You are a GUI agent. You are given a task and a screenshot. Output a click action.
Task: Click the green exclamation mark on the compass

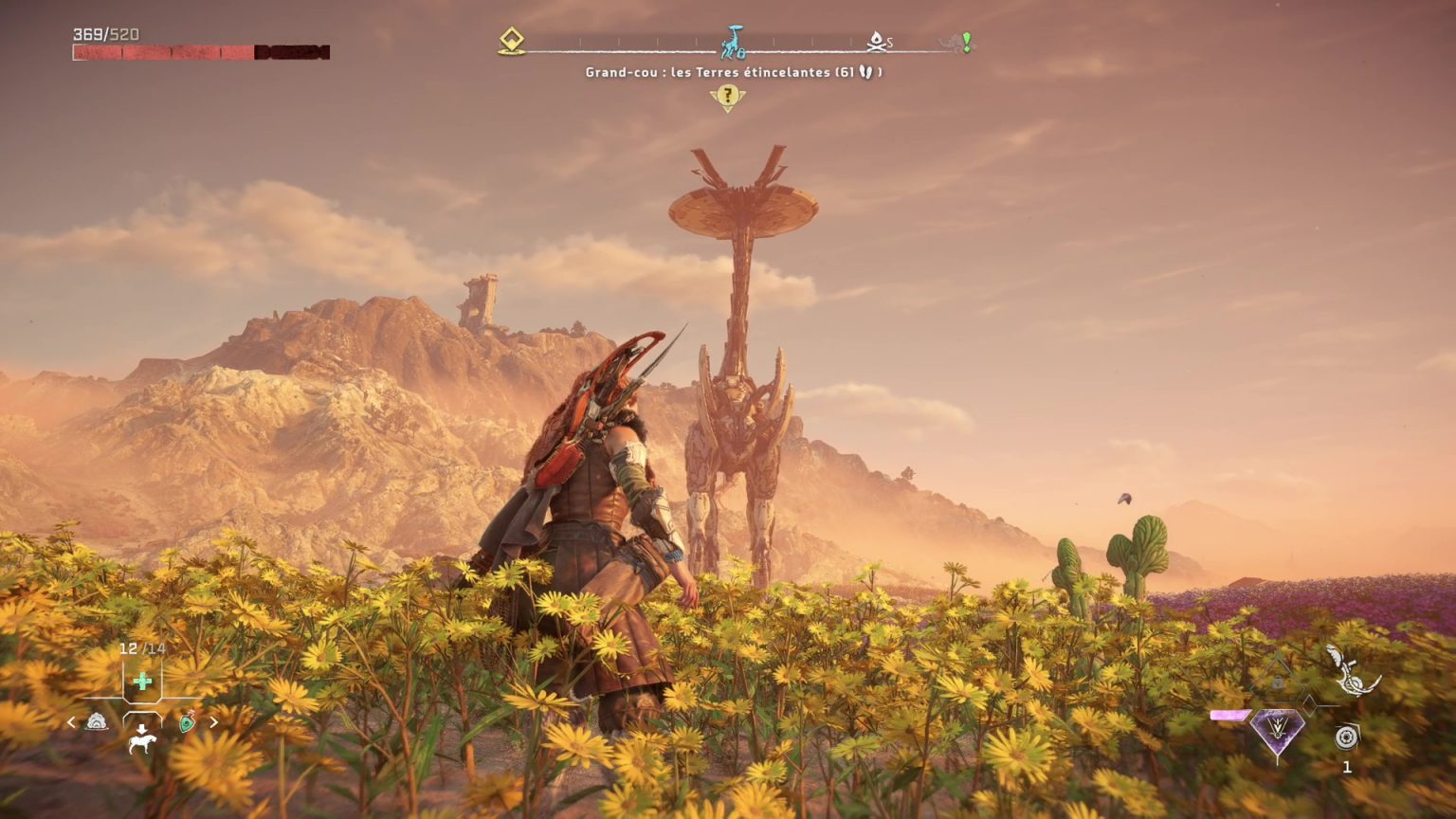(x=966, y=42)
